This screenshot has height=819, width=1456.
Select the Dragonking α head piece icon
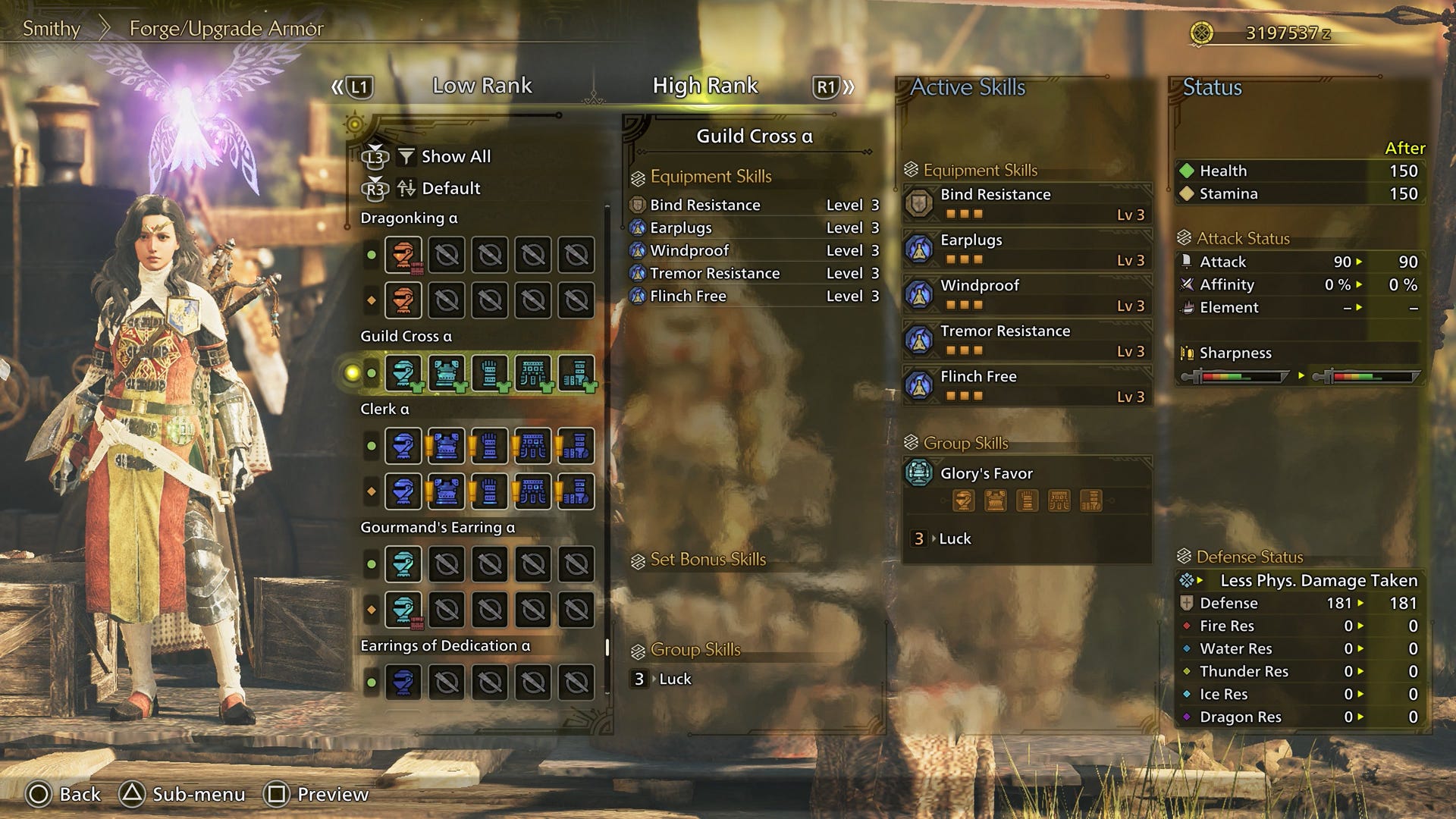pyautogui.click(x=404, y=256)
